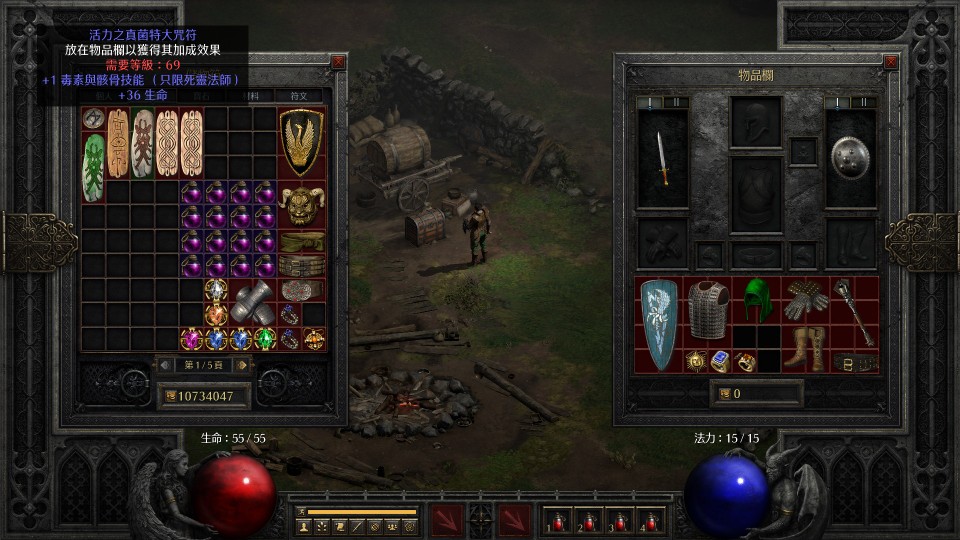
Task: Select the equipped round buckler shield
Action: (x=851, y=158)
